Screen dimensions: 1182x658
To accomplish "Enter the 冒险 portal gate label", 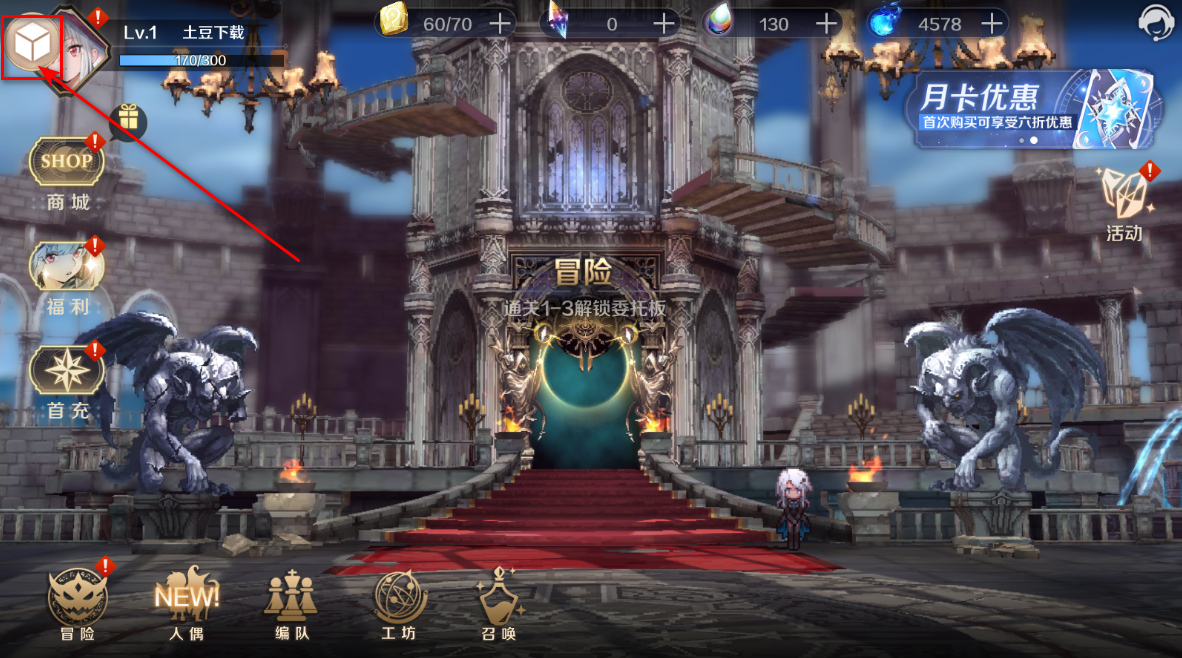I will click(584, 273).
